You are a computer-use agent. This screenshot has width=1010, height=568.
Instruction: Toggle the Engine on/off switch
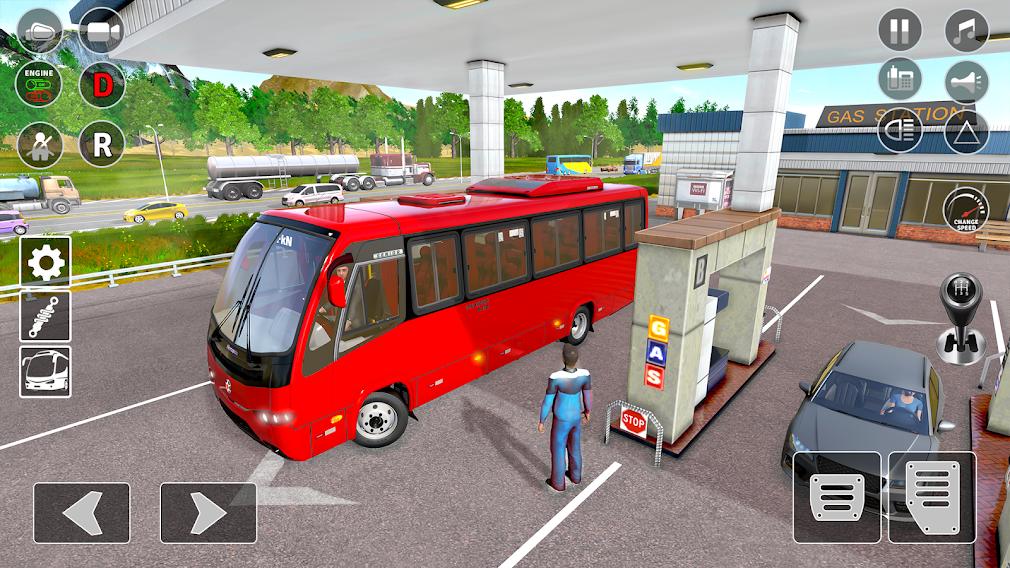[40, 84]
